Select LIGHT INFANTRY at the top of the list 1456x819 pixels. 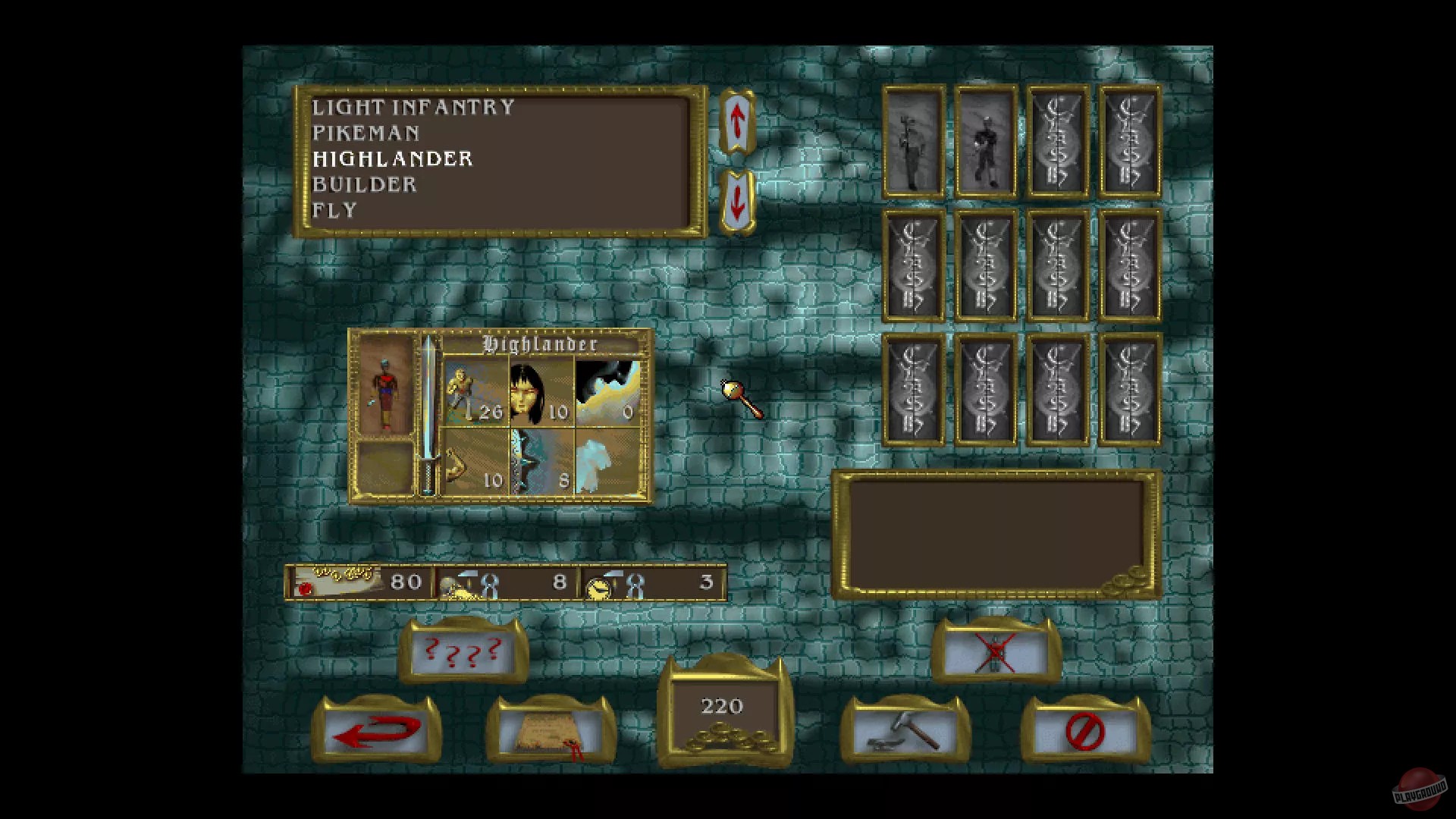click(413, 108)
